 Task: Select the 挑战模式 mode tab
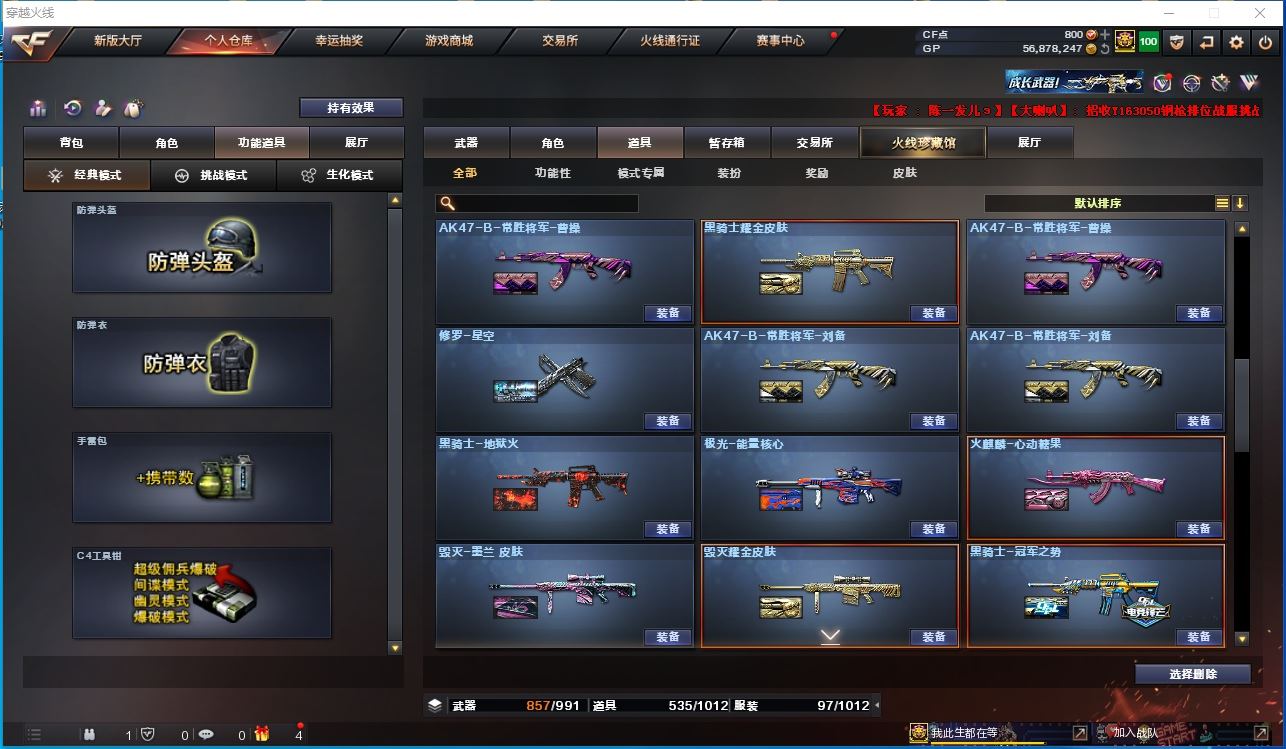click(212, 175)
